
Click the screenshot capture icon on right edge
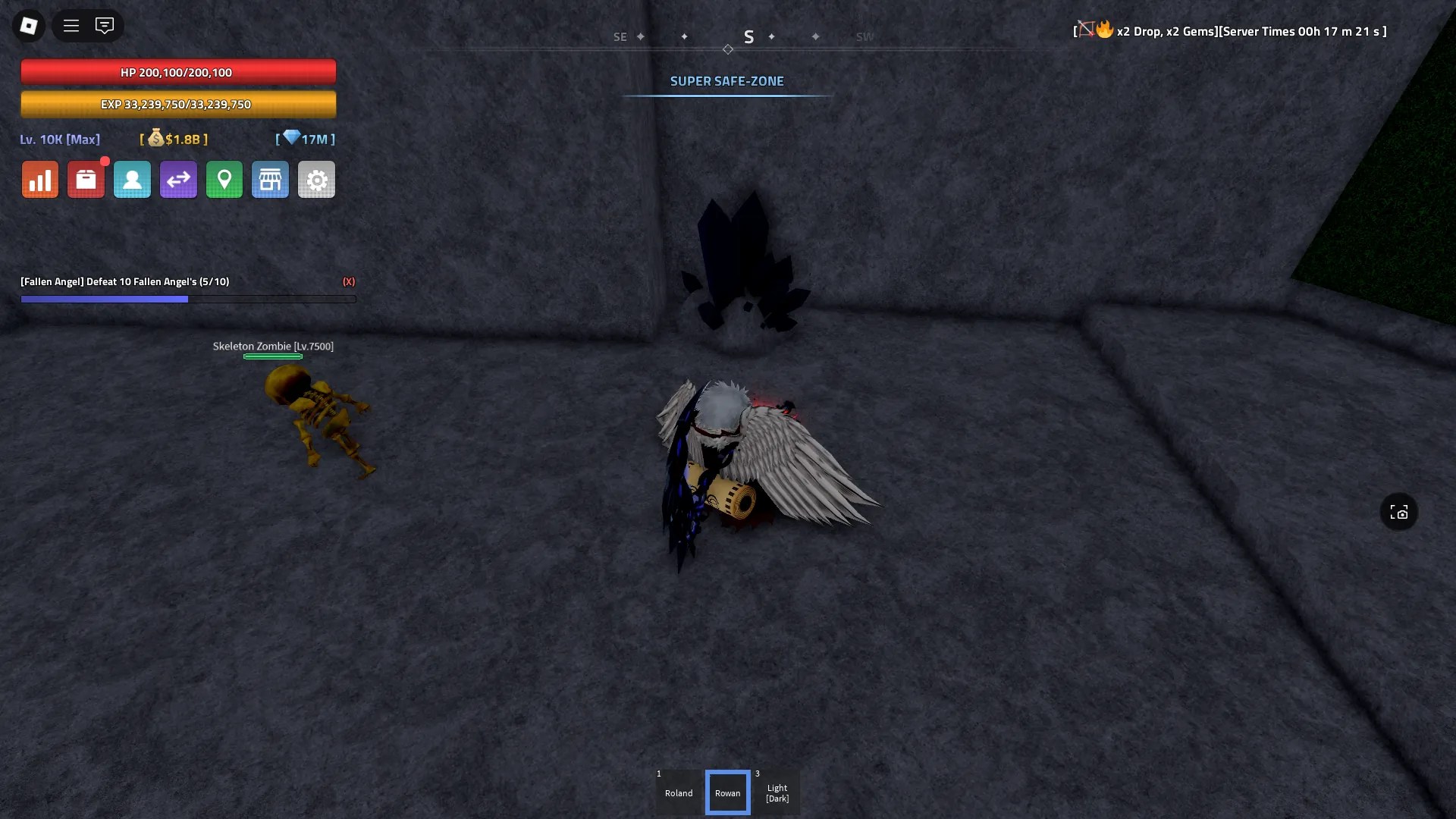coord(1398,512)
